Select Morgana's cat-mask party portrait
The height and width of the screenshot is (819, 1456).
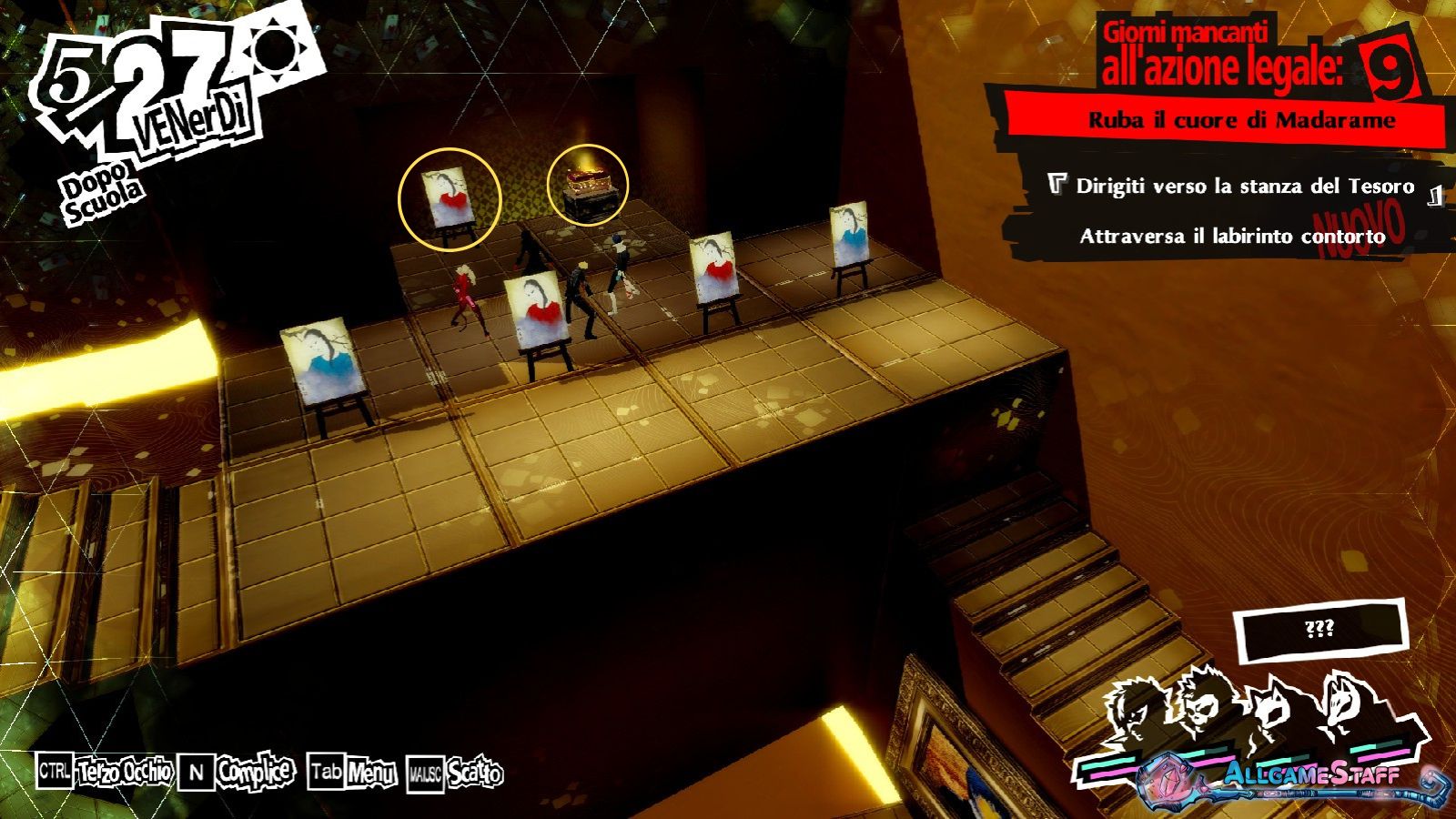pyautogui.click(x=1272, y=713)
